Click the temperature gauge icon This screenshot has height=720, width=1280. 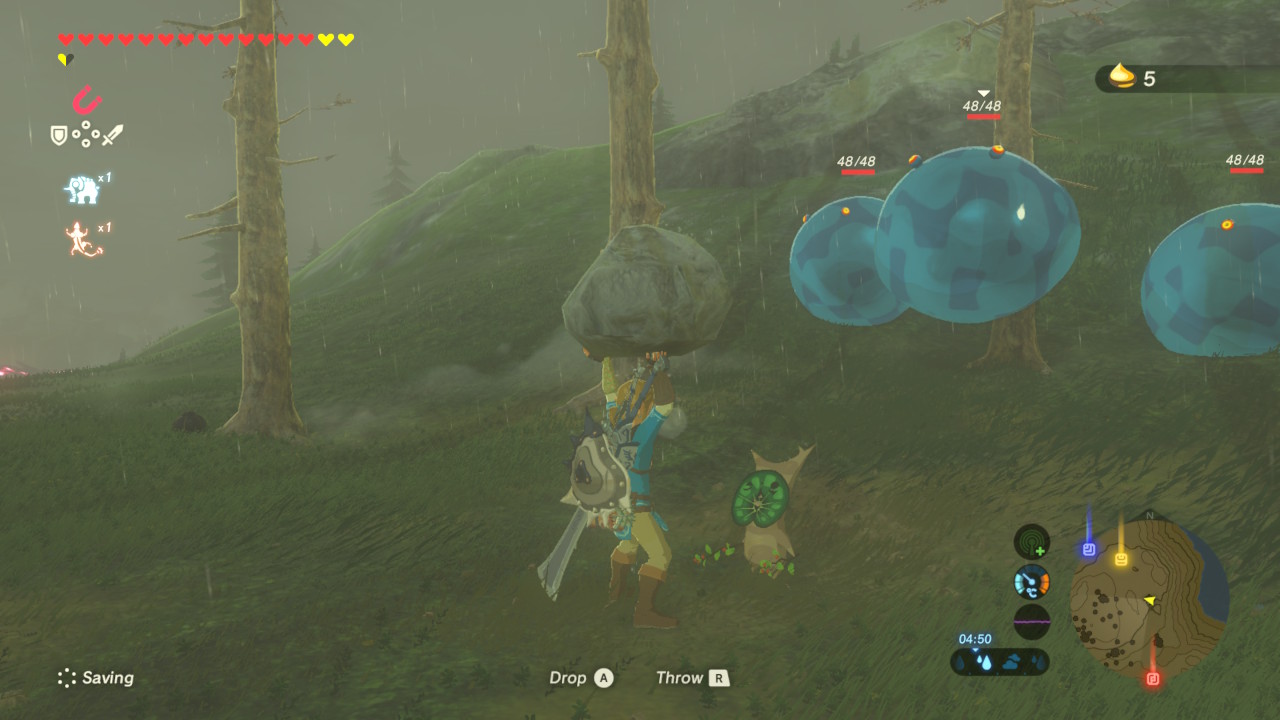(x=1031, y=581)
